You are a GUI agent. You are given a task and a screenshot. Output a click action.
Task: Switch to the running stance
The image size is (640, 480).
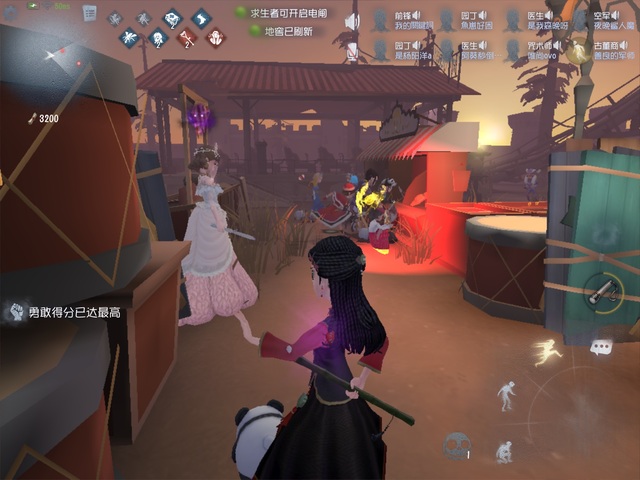(547, 351)
